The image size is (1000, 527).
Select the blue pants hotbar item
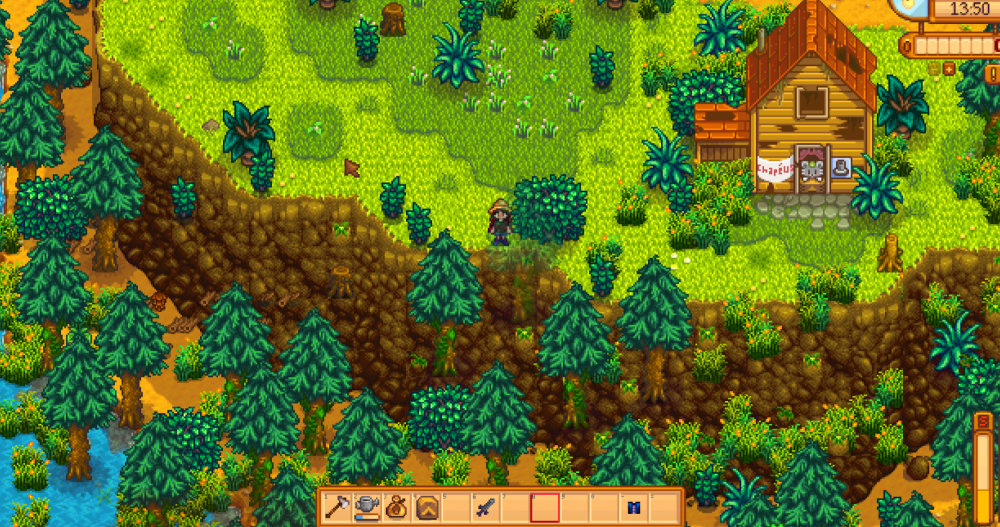[634, 507]
